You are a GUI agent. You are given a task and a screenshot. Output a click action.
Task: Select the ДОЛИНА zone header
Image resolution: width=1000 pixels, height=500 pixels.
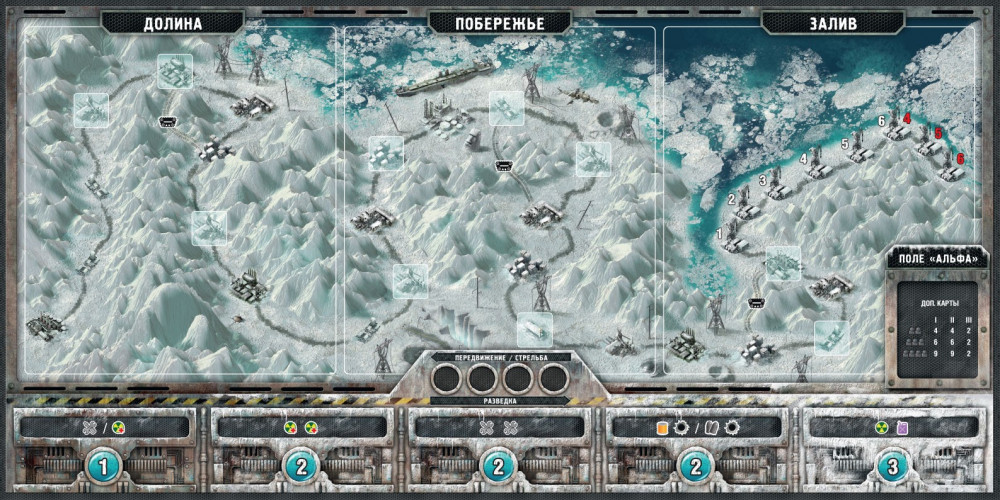(173, 23)
